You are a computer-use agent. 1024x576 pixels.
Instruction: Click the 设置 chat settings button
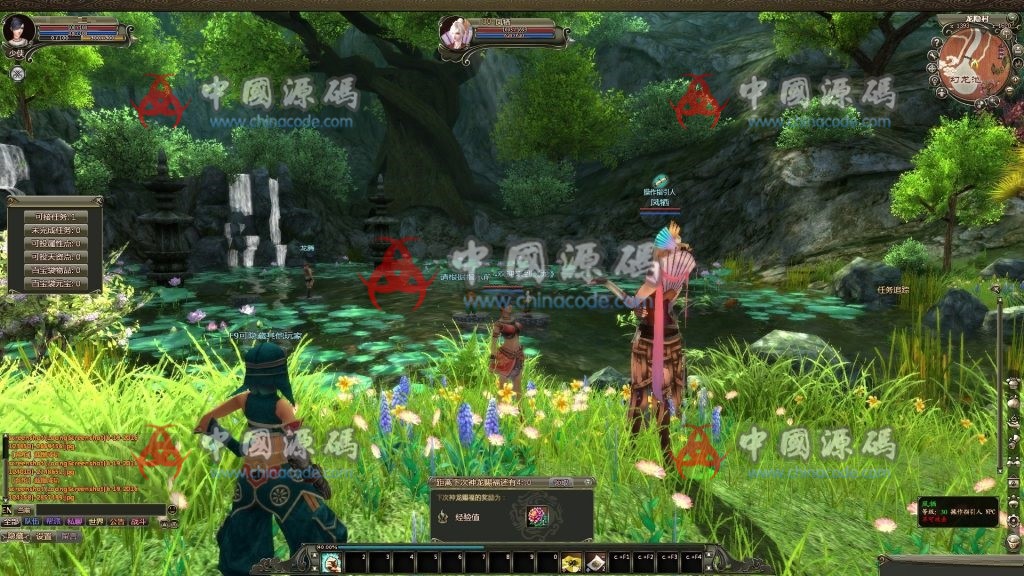point(44,537)
